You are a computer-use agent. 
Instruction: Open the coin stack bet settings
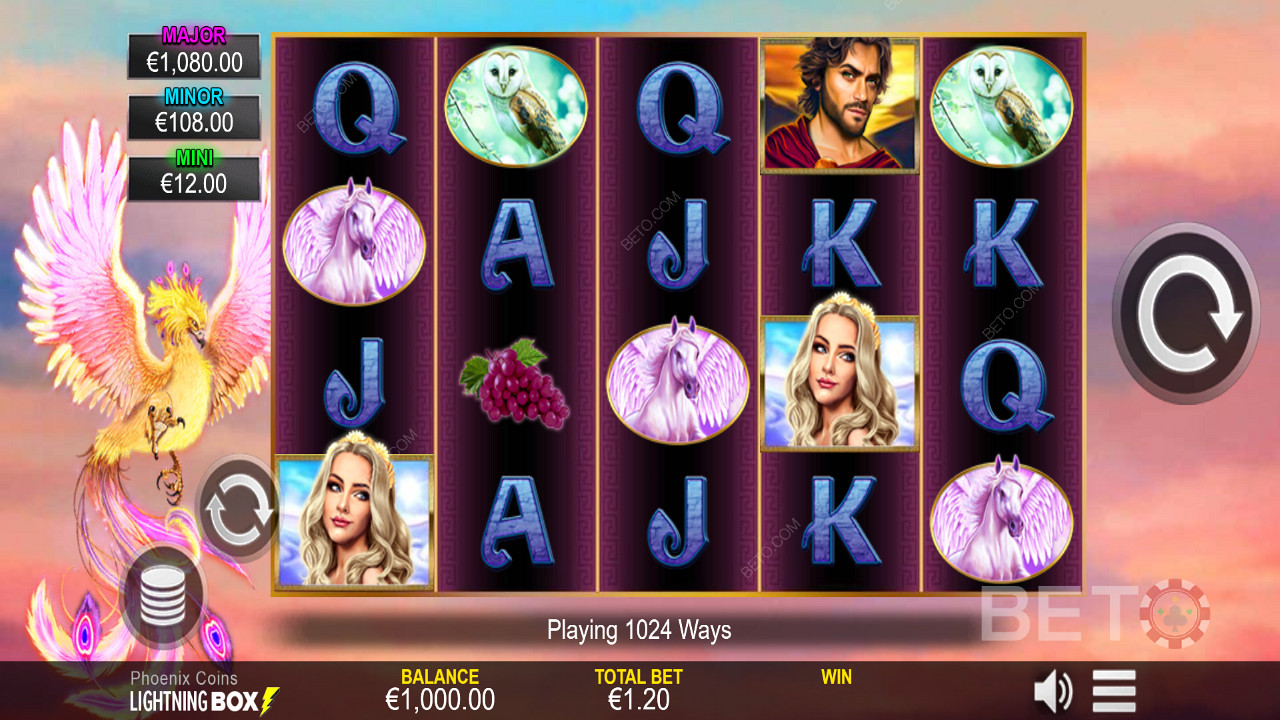point(162,596)
